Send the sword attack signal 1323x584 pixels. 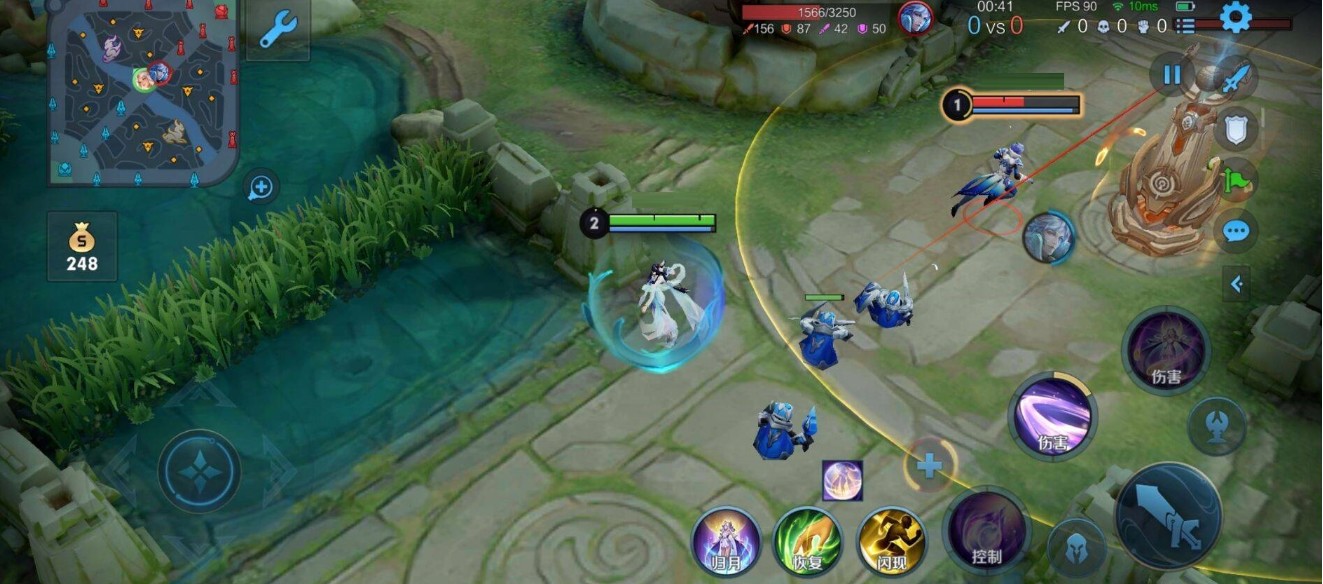[x=1236, y=77]
